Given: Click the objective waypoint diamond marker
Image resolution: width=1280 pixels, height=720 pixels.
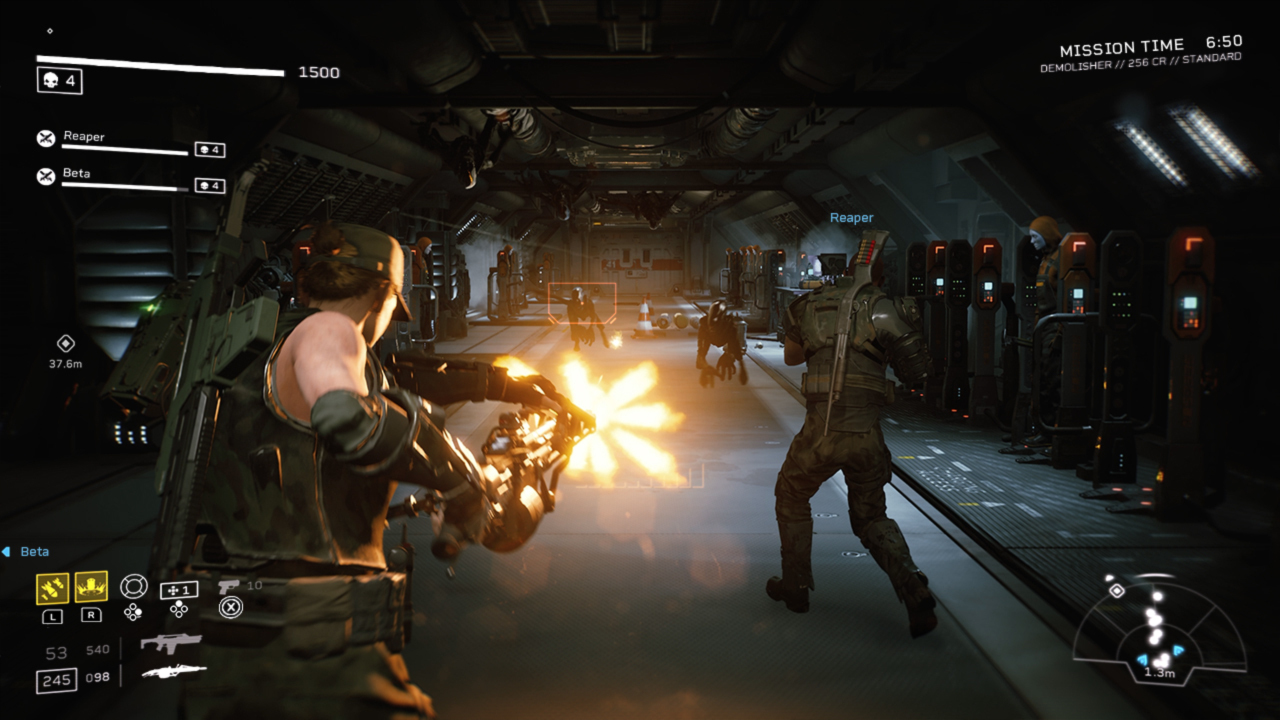Looking at the screenshot, I should pos(65,343).
